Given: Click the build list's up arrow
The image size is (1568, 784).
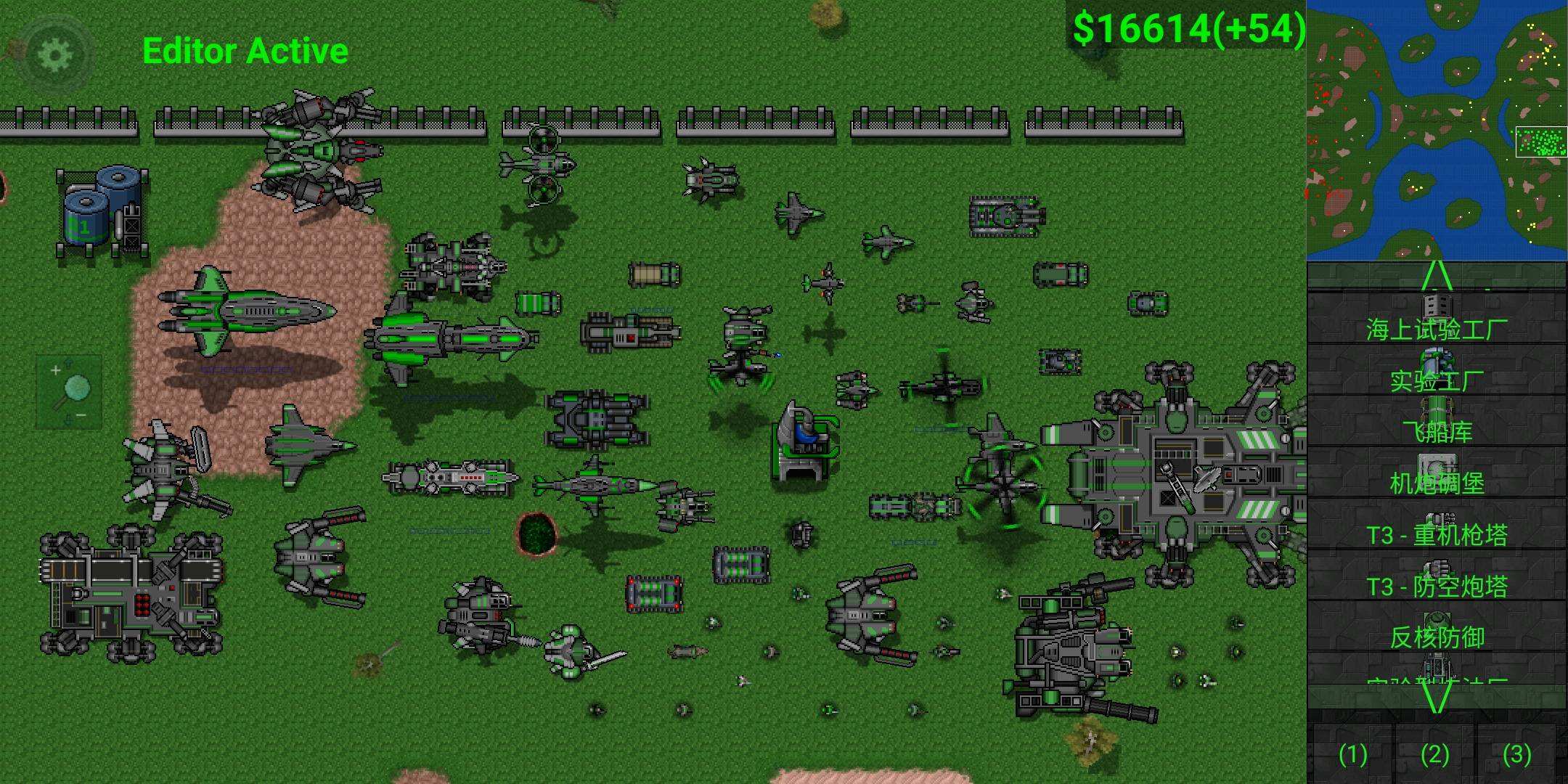Looking at the screenshot, I should click(1437, 276).
